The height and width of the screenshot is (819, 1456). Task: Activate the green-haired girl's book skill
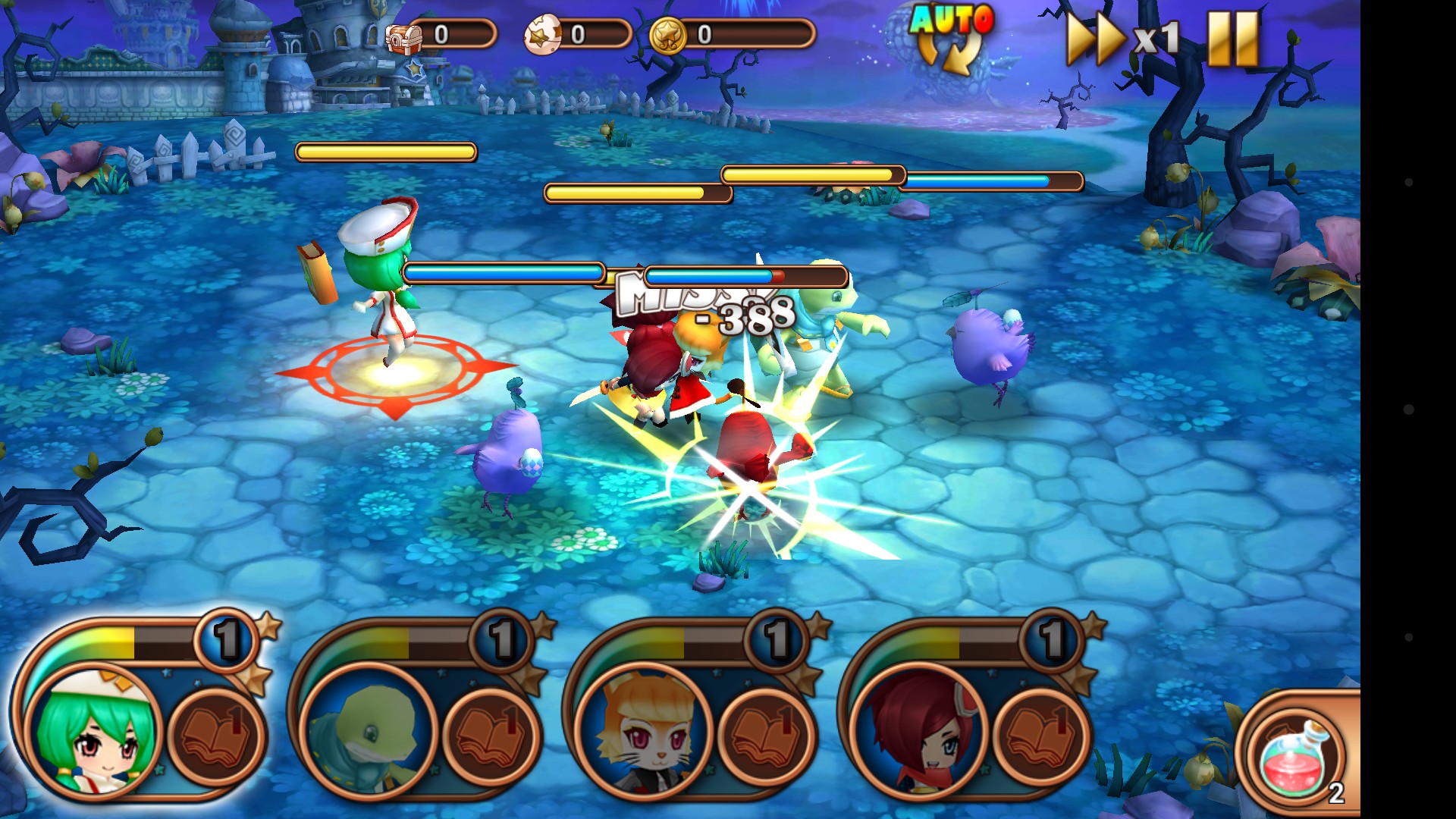[216, 734]
